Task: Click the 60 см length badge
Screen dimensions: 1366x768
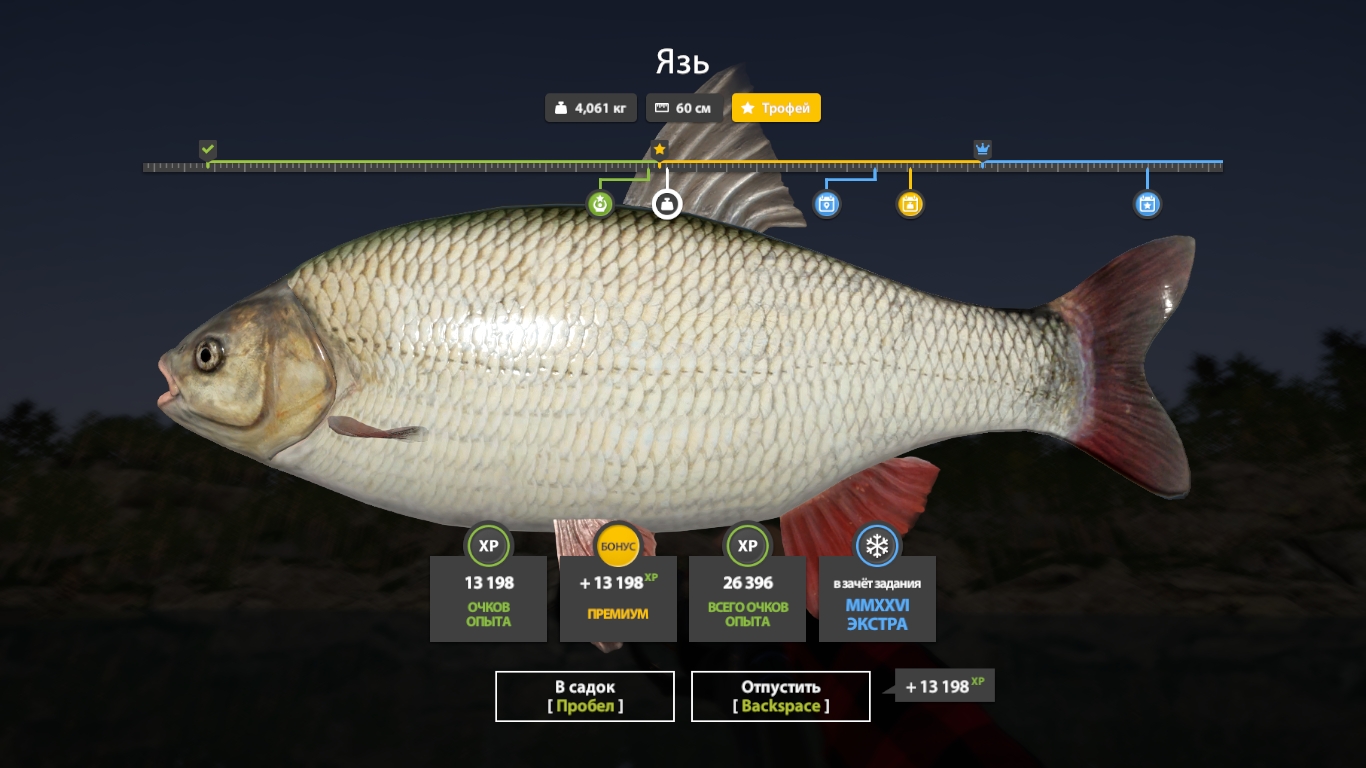Action: click(x=684, y=108)
